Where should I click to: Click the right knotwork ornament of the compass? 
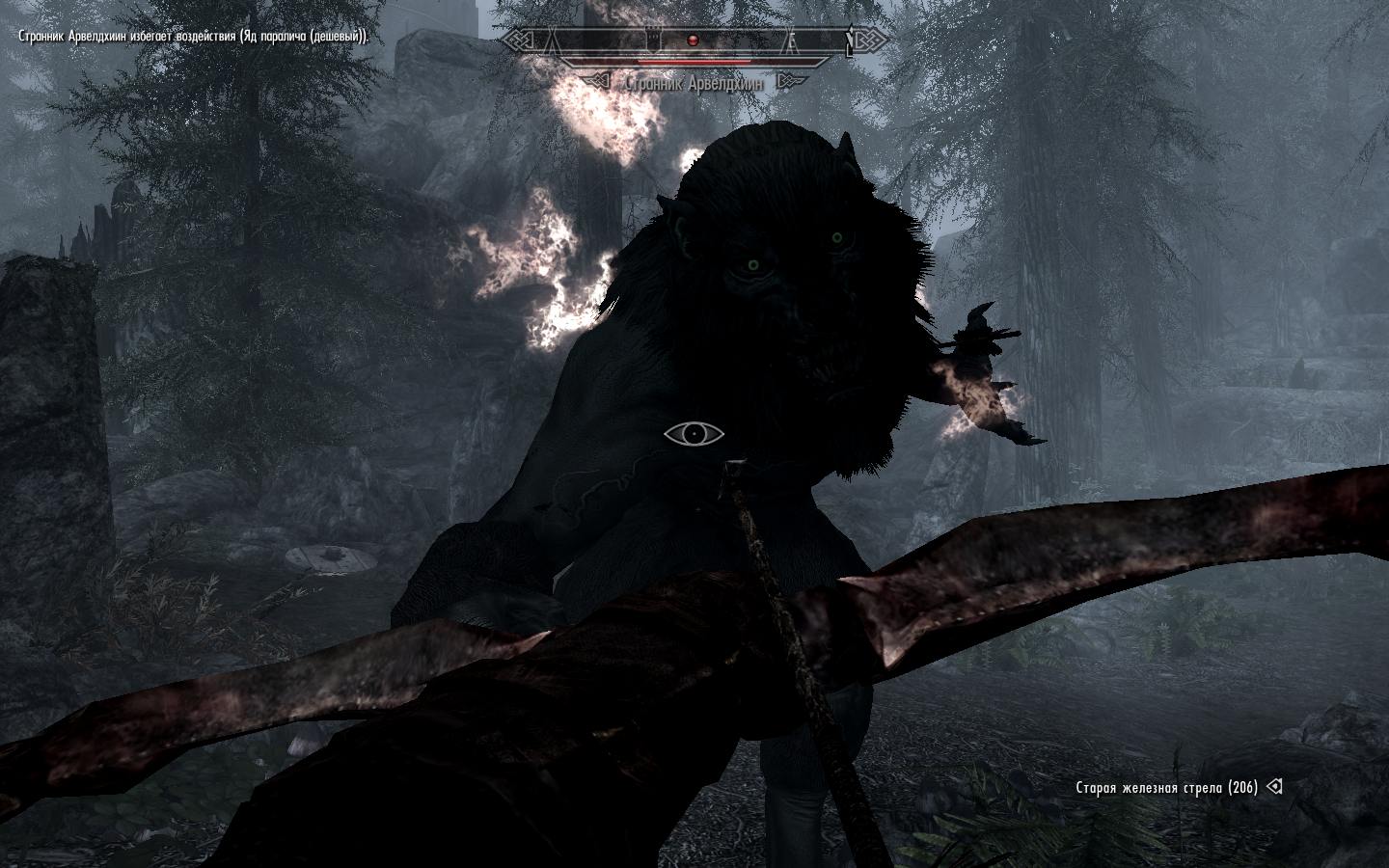coord(870,39)
